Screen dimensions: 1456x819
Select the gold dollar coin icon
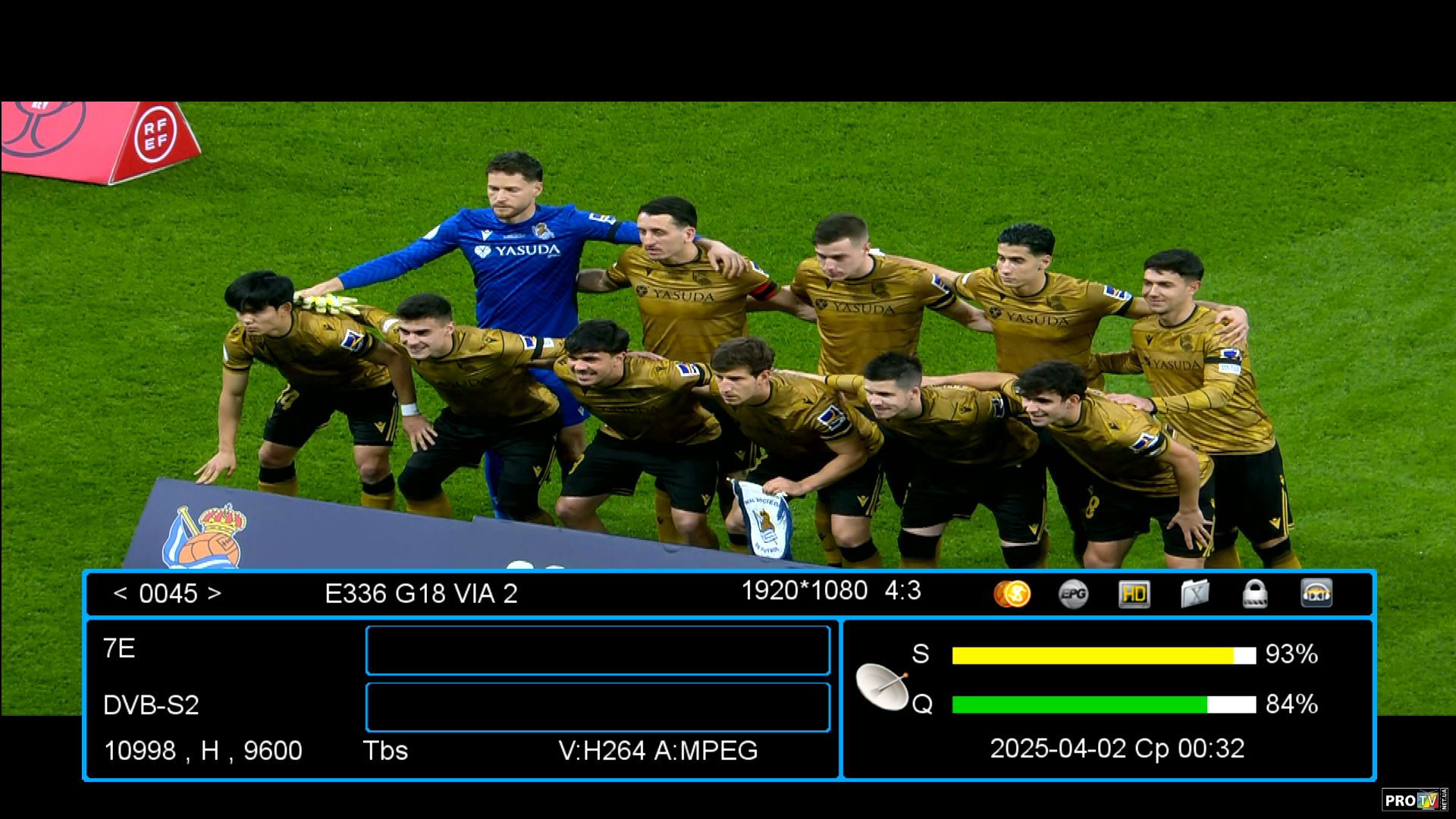click(x=1012, y=594)
